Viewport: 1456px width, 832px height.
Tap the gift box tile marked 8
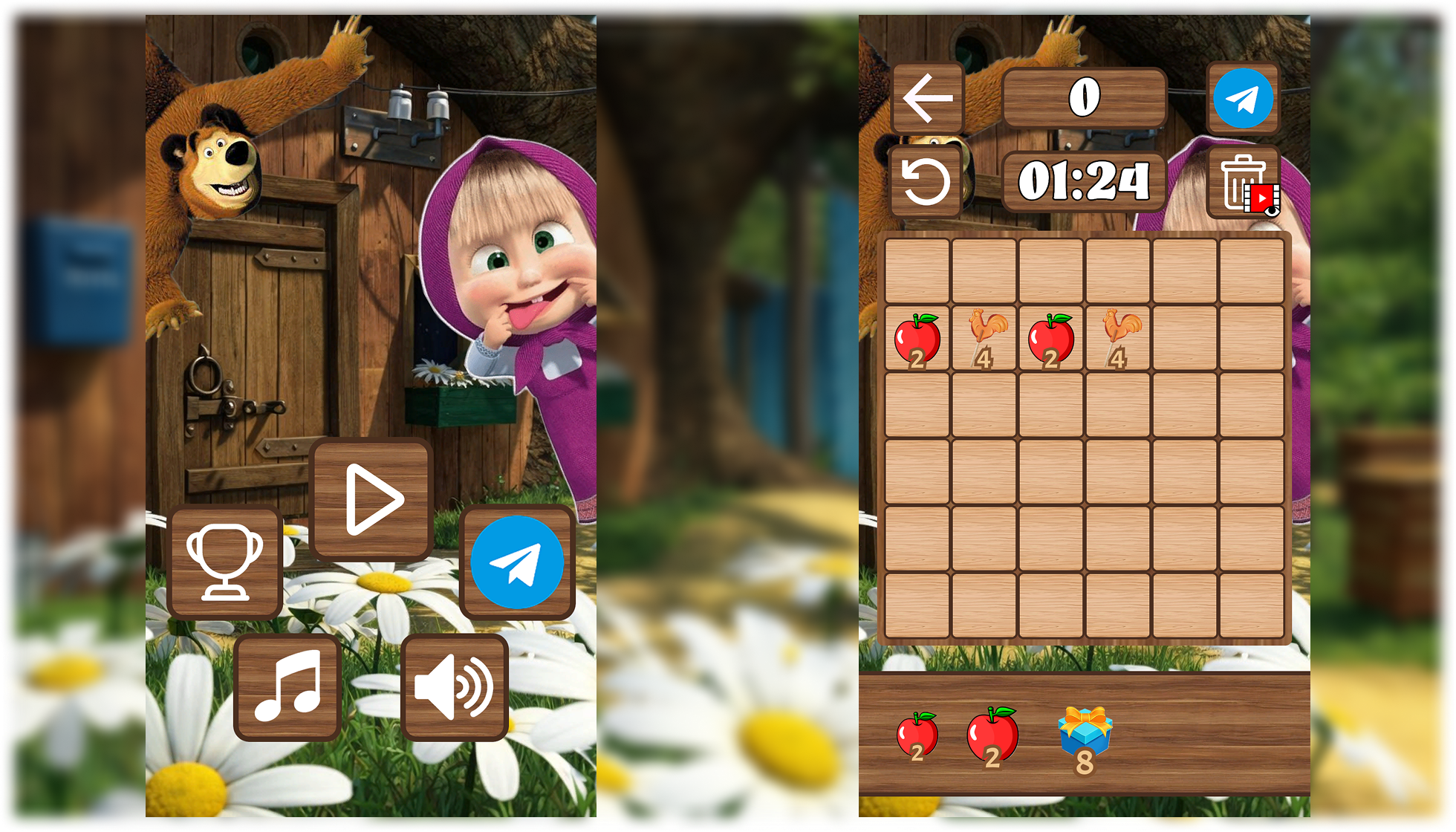coord(1085,739)
